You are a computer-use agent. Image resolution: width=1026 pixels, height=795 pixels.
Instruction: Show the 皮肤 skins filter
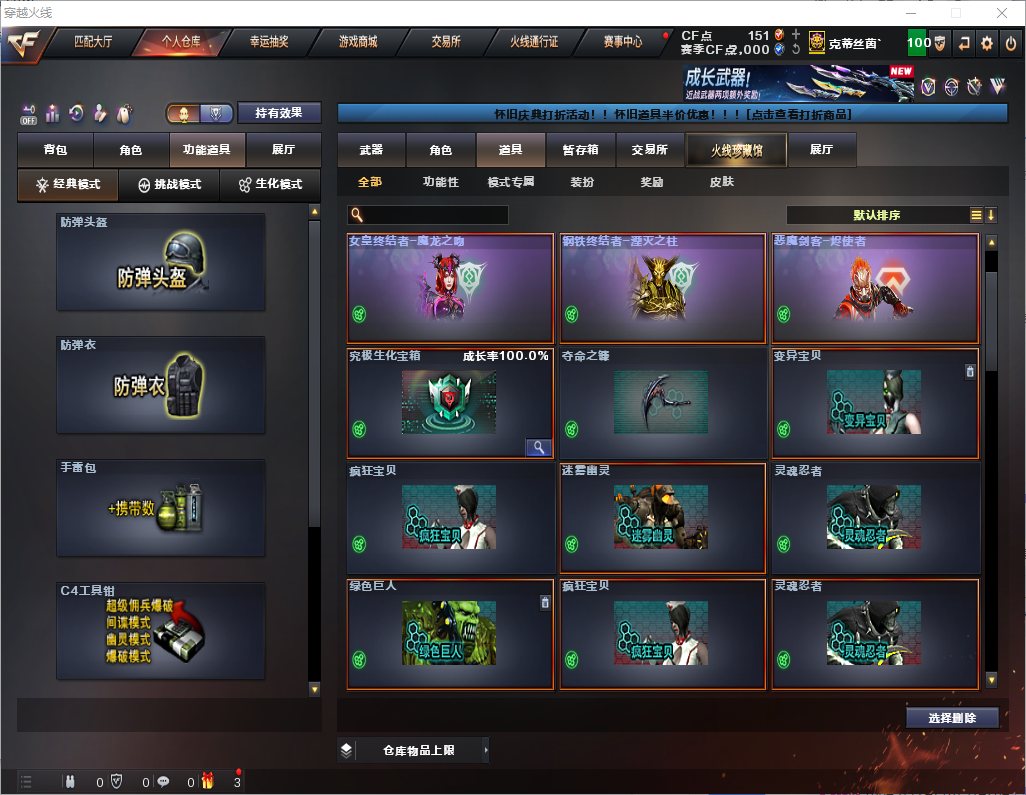coord(721,182)
